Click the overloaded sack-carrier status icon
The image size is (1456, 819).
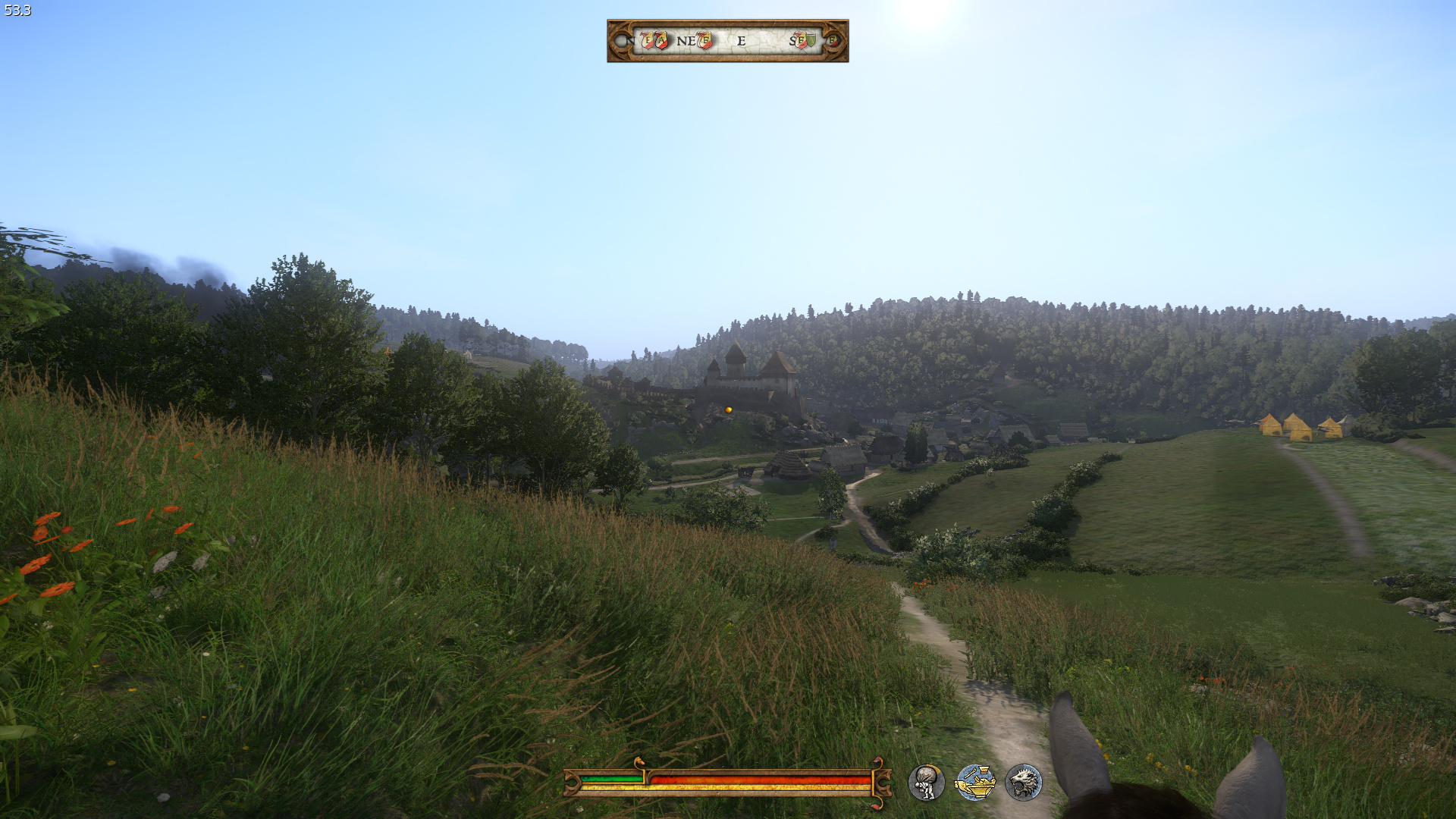(x=926, y=783)
